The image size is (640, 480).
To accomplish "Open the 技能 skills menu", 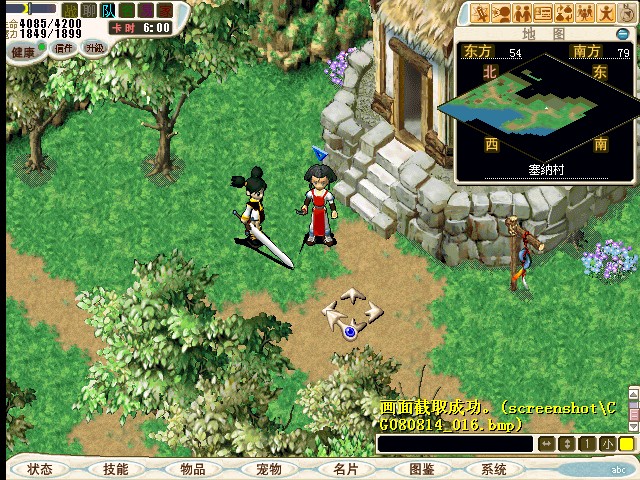I will click(x=115, y=468).
